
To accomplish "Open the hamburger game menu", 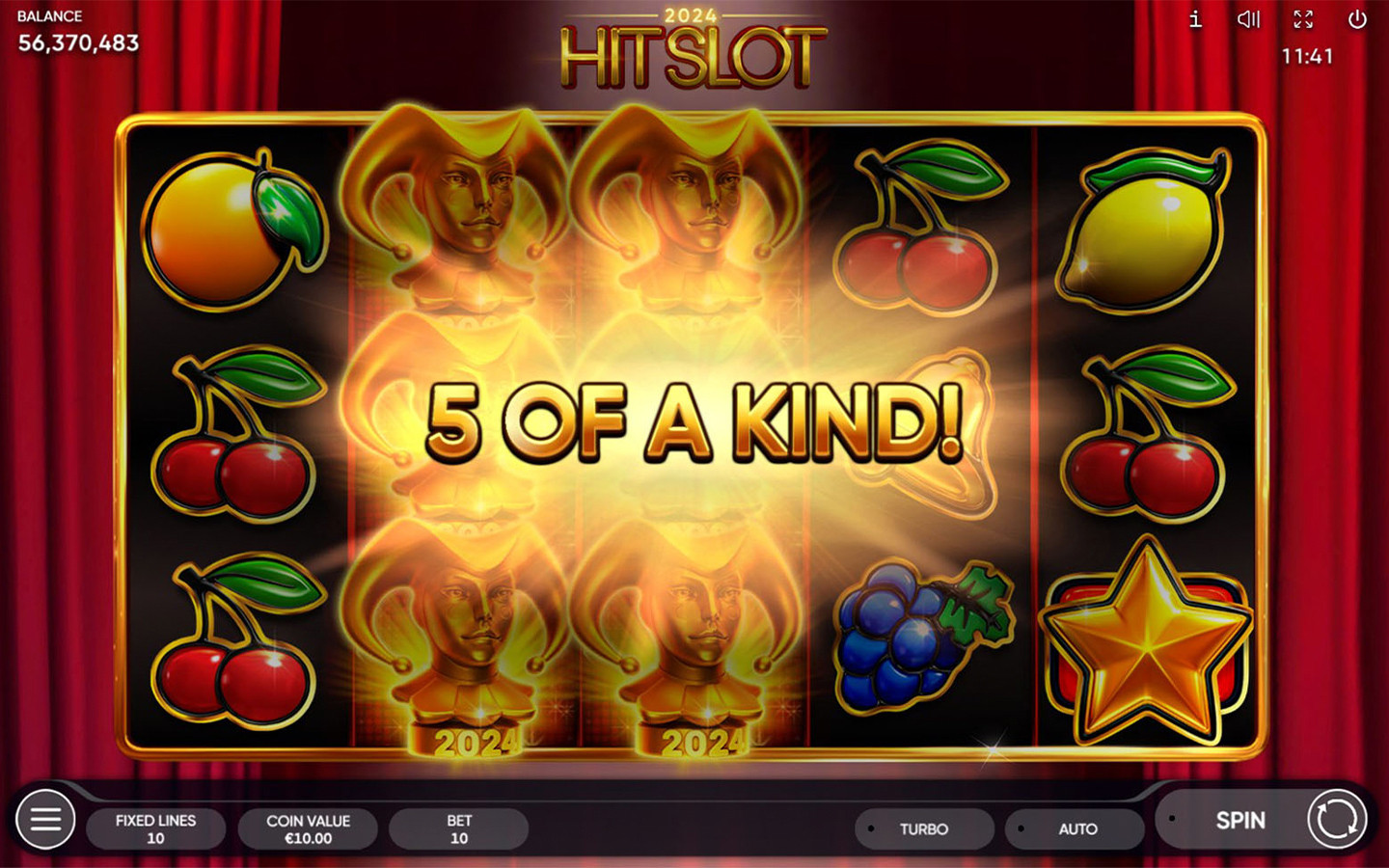I will 45,819.
